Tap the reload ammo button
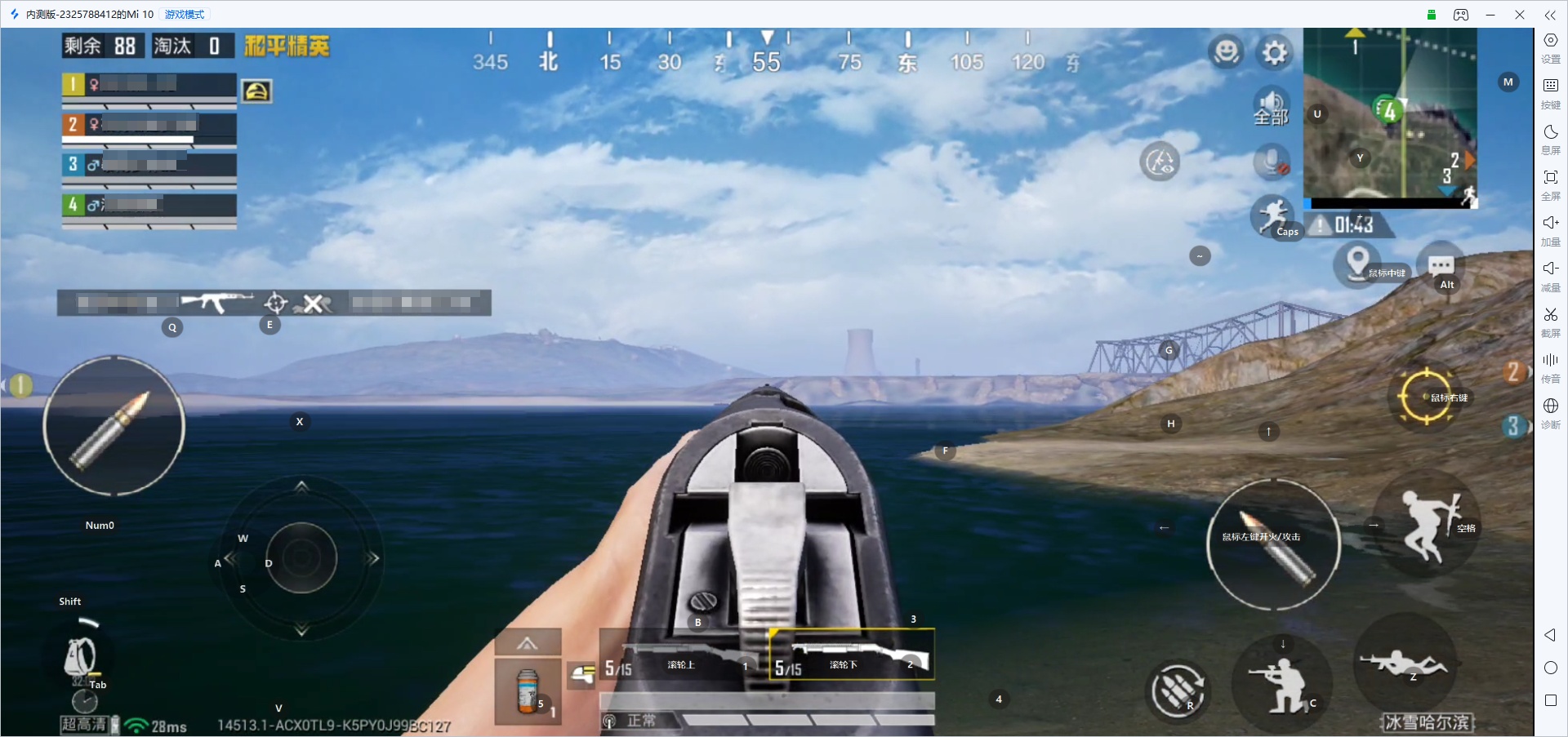This screenshot has width=1568, height=737. click(x=1177, y=690)
